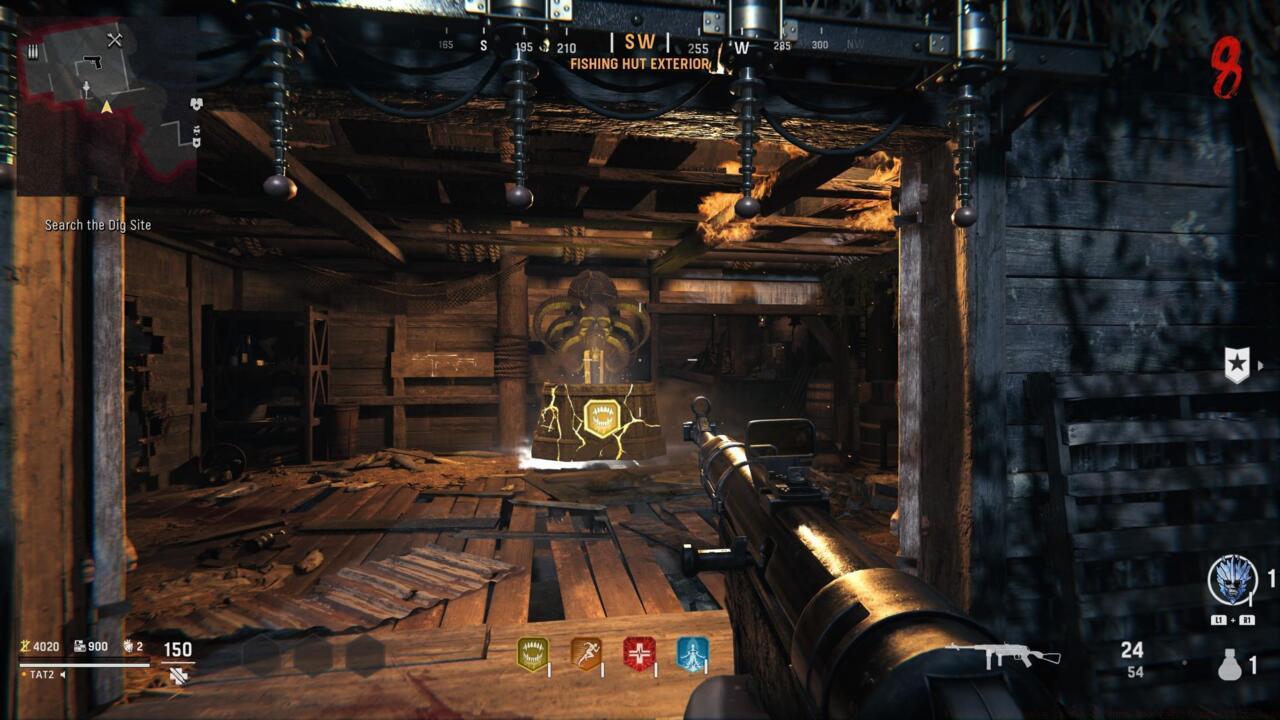The height and width of the screenshot is (720, 1280).
Task: Click the crossed-out healing icon under health
Action: pos(181,676)
